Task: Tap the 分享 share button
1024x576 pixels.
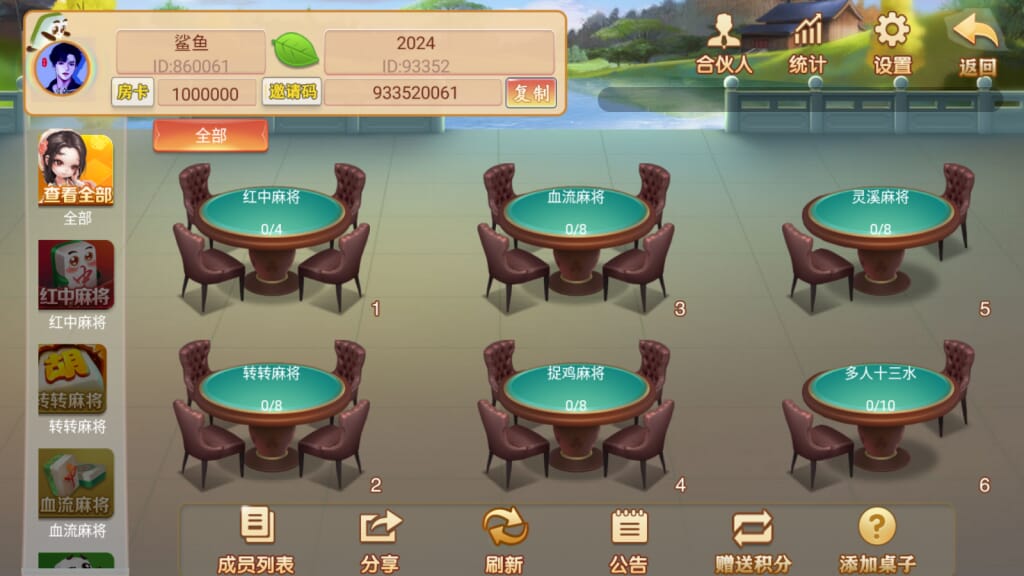Action: coord(379,541)
